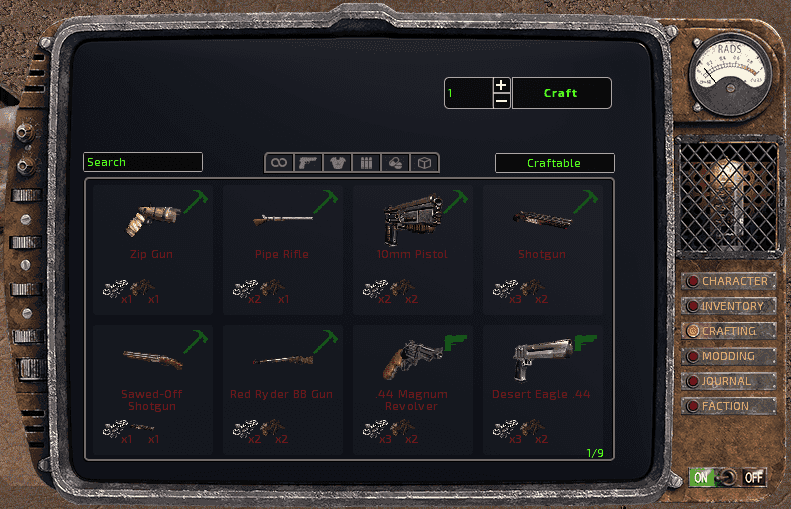Decrease craft quantity with the minus button
The image size is (791, 509).
501,101
